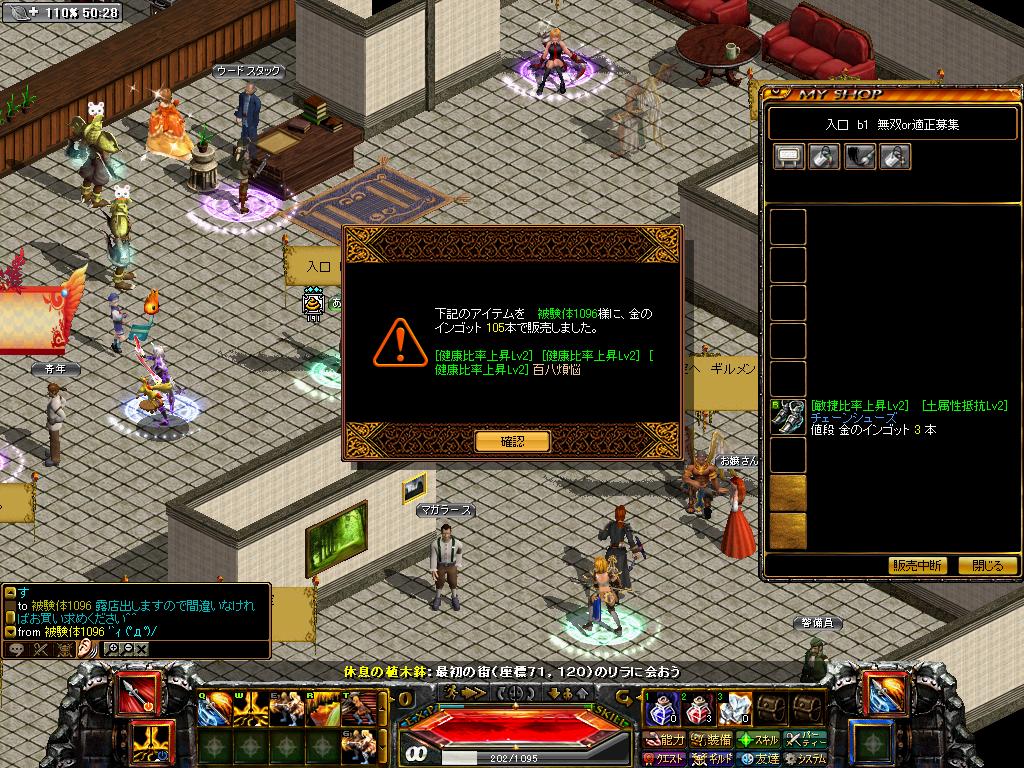Click the treasure chest icon near belt
The image size is (1024, 768).
pyautogui.click(x=770, y=710)
